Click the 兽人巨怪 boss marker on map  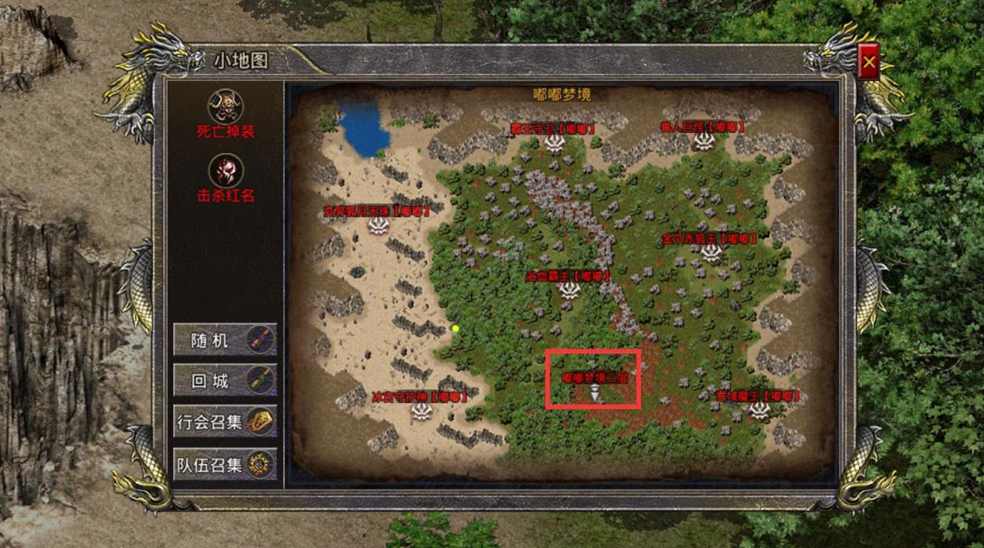tap(705, 143)
